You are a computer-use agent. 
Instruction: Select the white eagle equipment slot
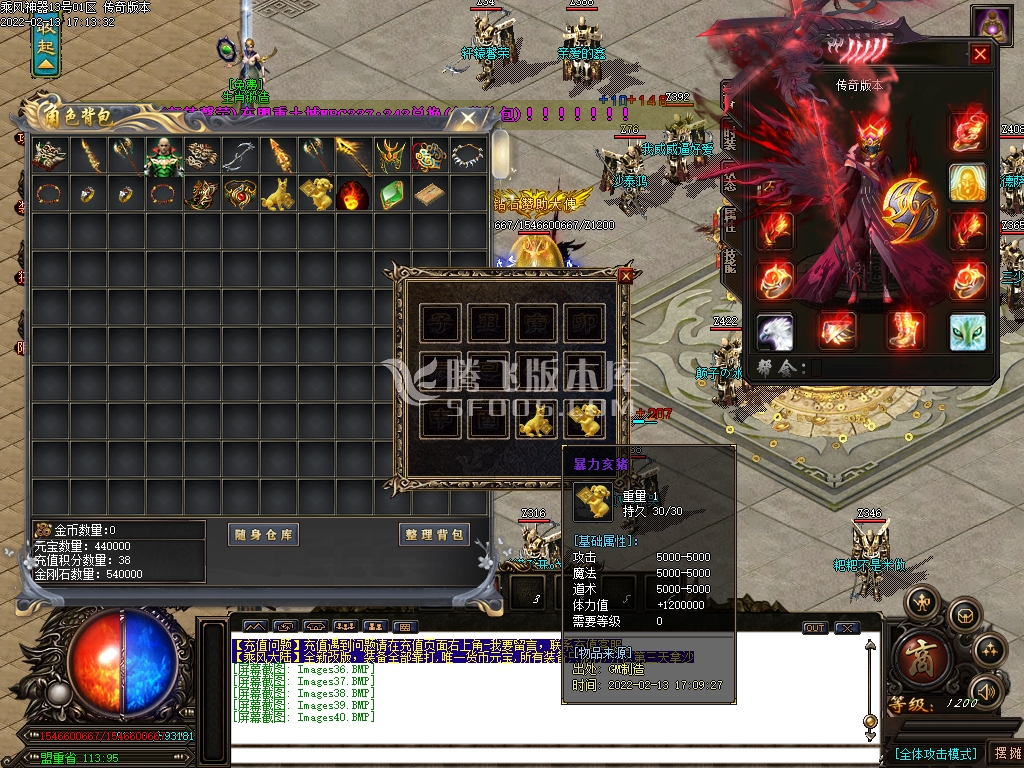[x=774, y=331]
